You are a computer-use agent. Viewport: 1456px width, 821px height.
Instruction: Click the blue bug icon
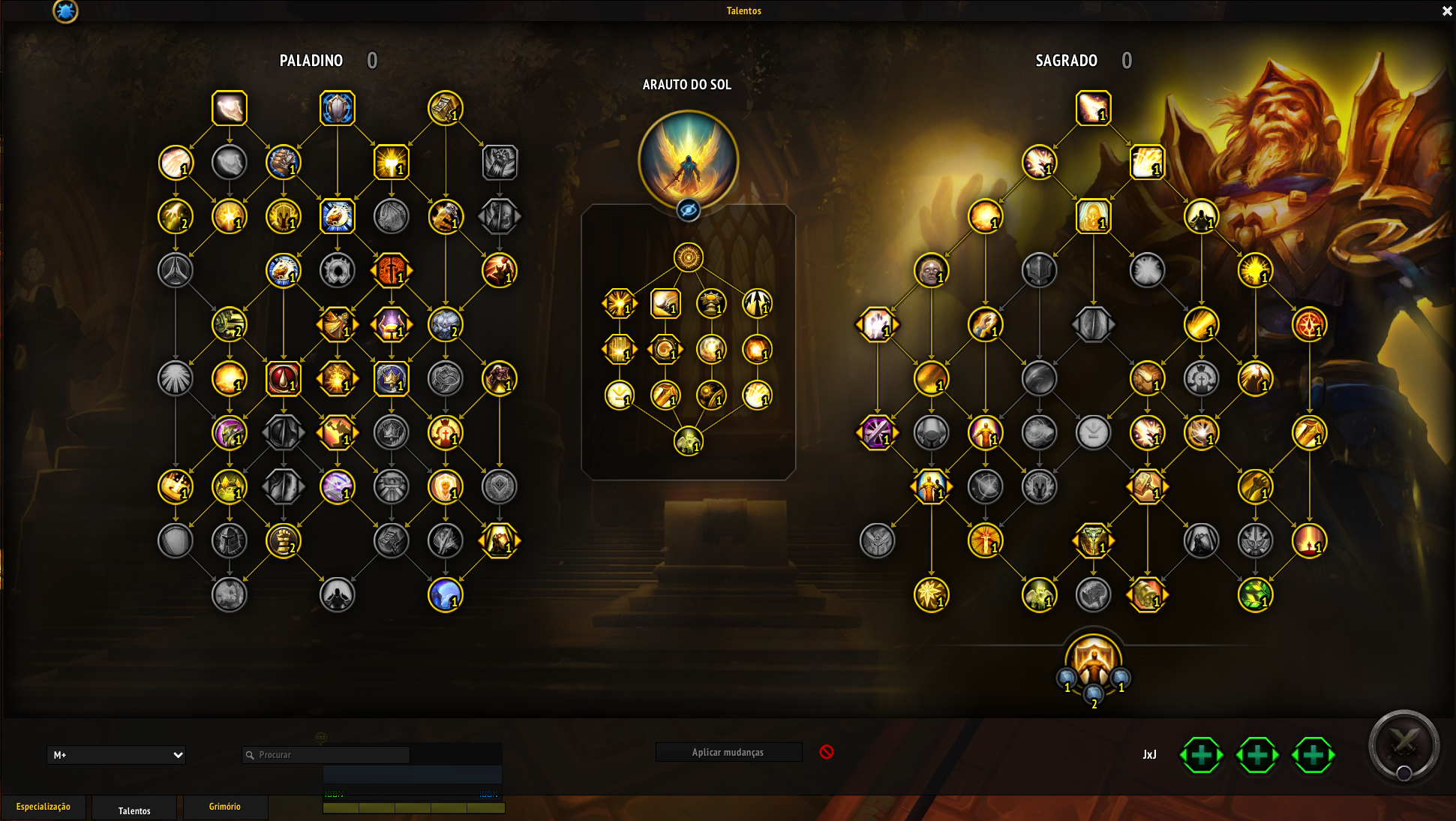coord(65,11)
